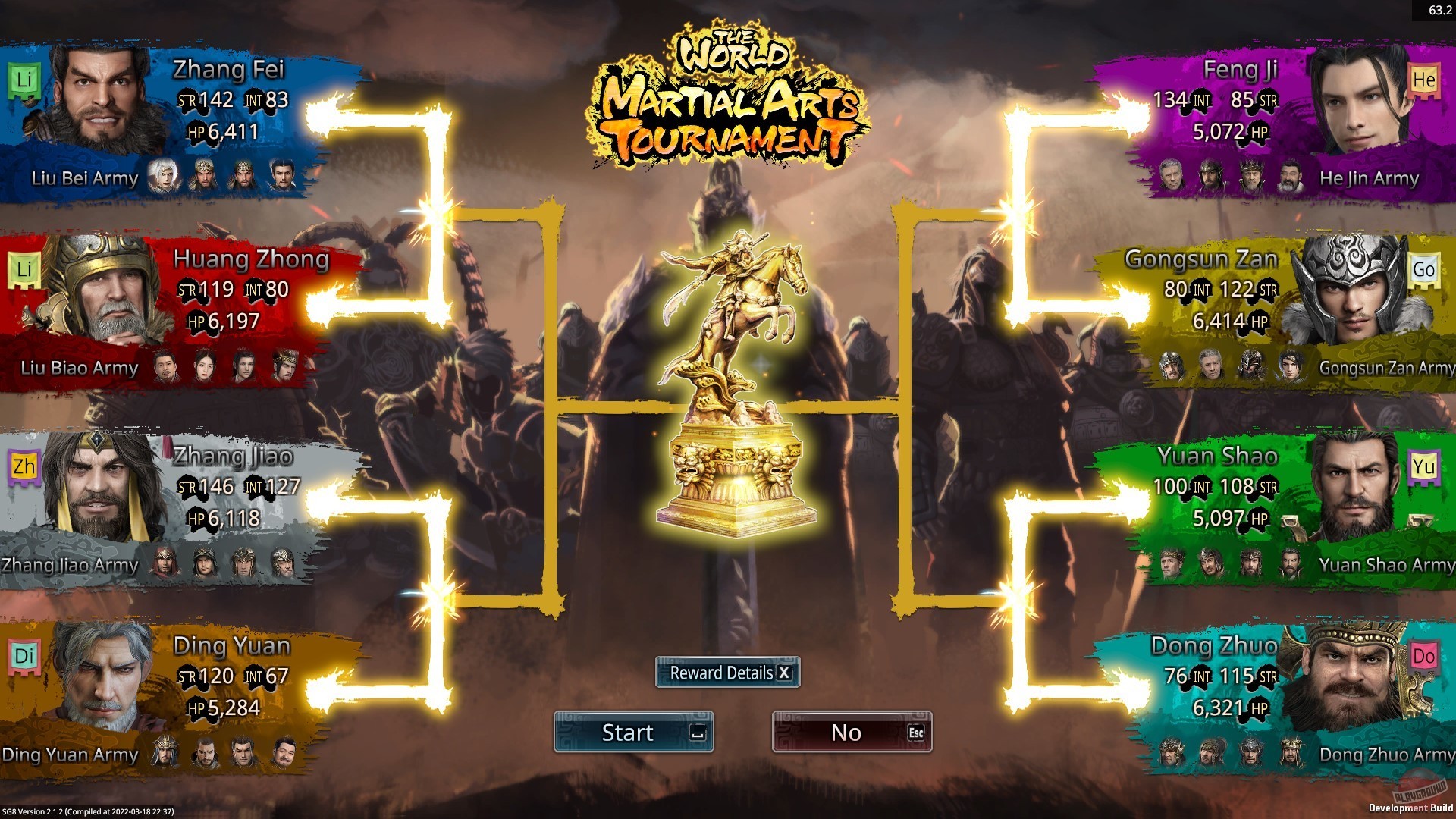The image size is (1456, 819).
Task: Click the He Jin faction badge icon
Action: click(x=1423, y=80)
